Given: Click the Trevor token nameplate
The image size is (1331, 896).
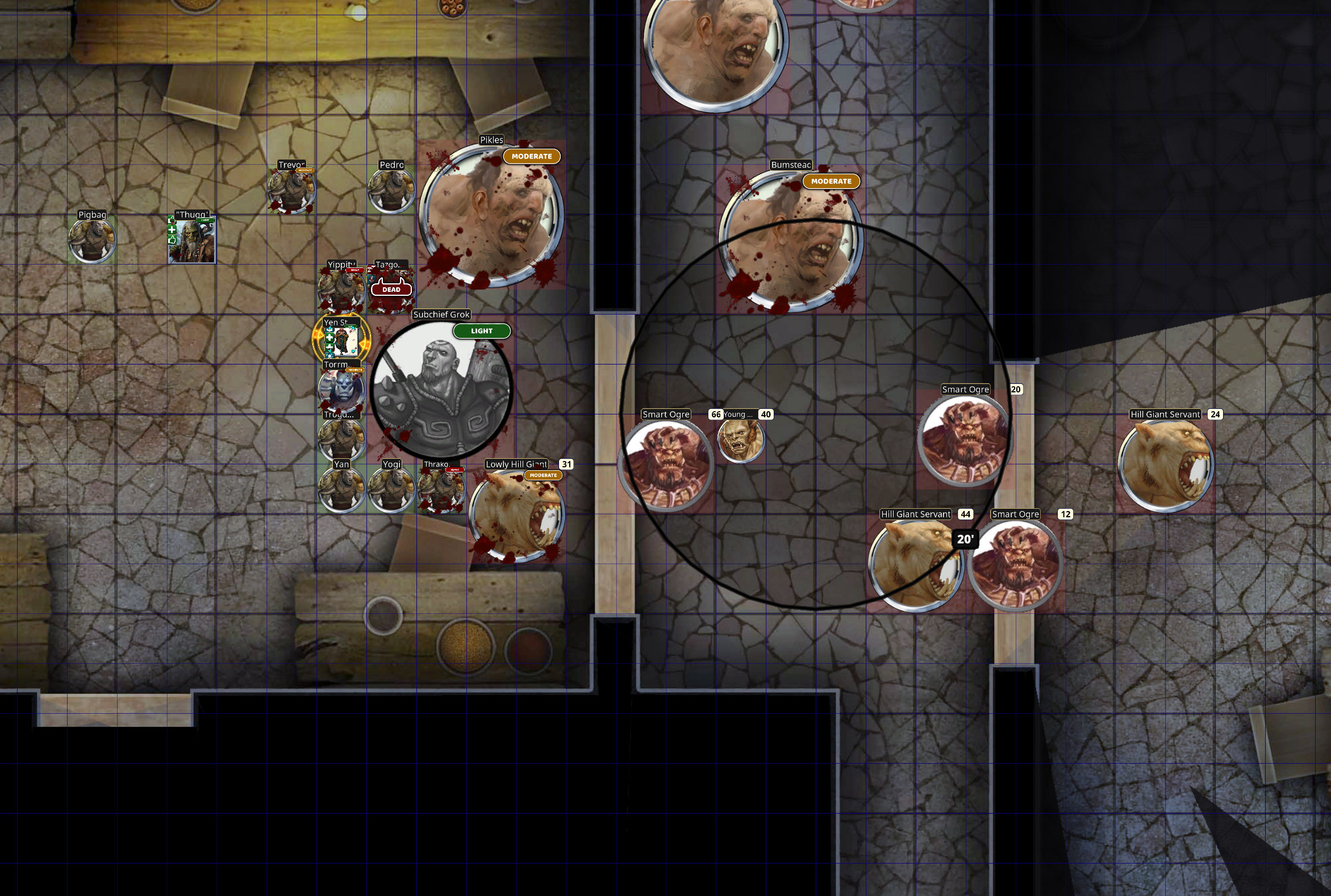Looking at the screenshot, I should pos(291,165).
